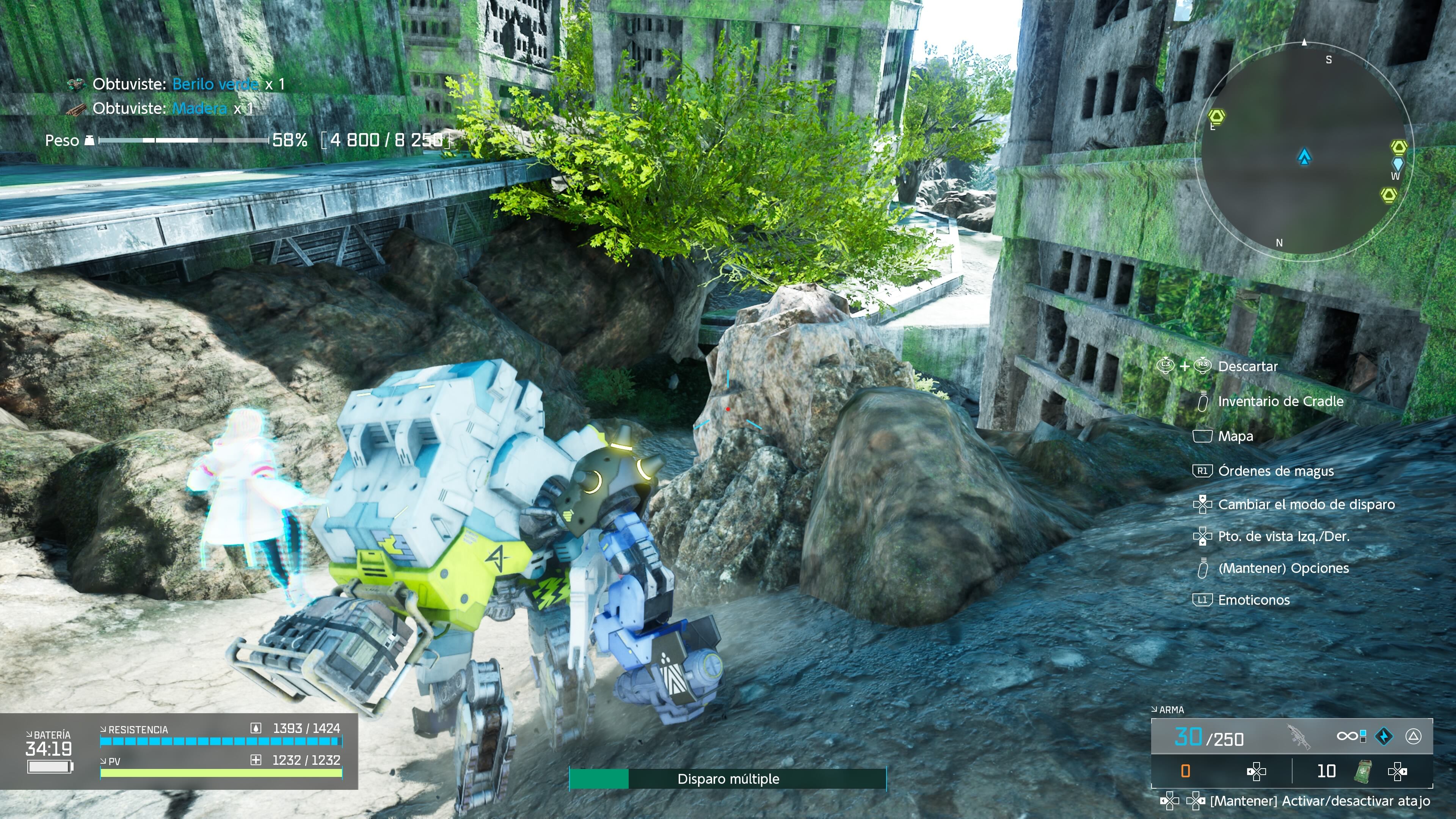Use the green repair kit item slot
The height and width of the screenshot is (819, 1456).
1363,771
